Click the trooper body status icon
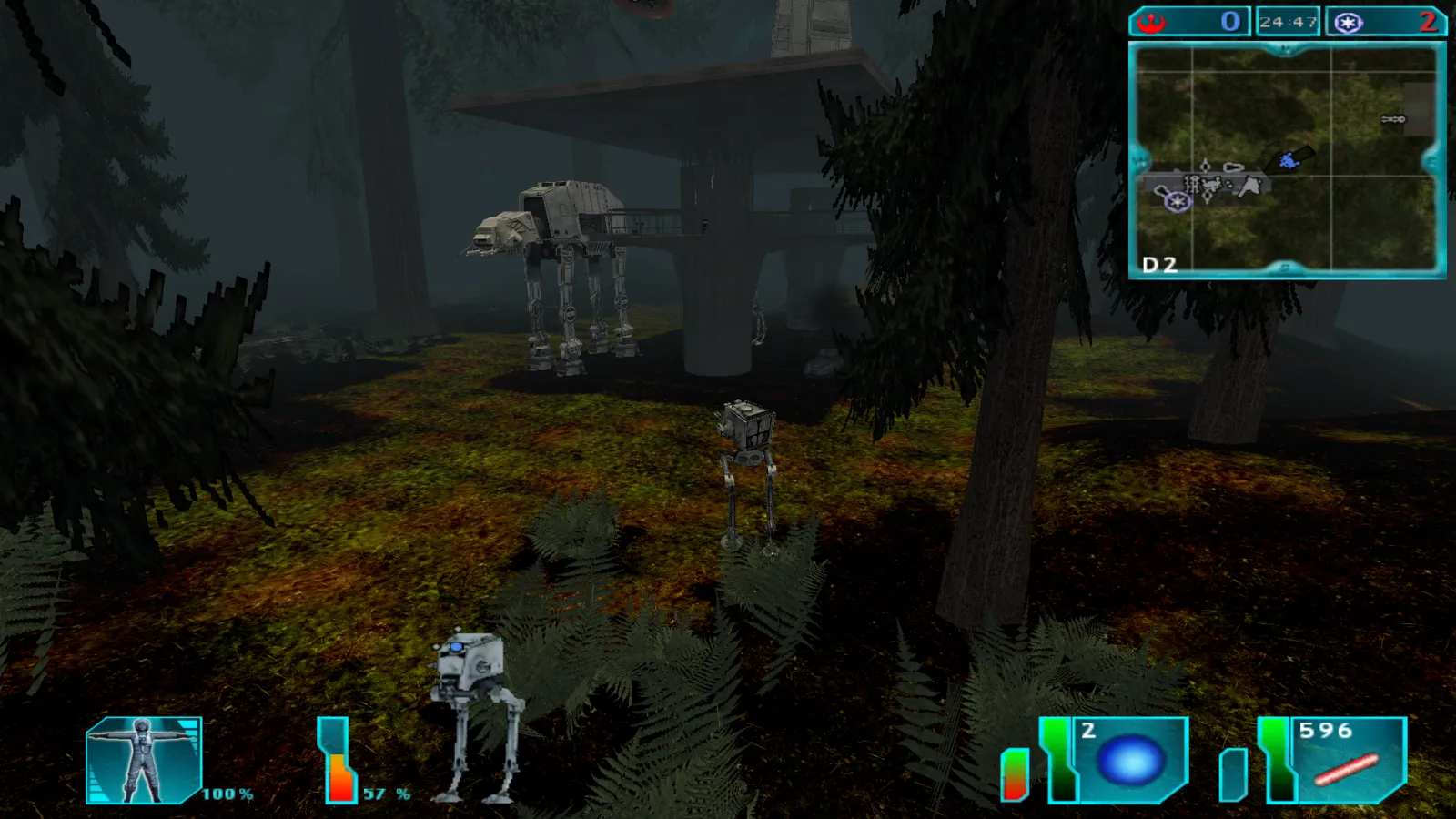This screenshot has height=819, width=1456. pos(143,760)
